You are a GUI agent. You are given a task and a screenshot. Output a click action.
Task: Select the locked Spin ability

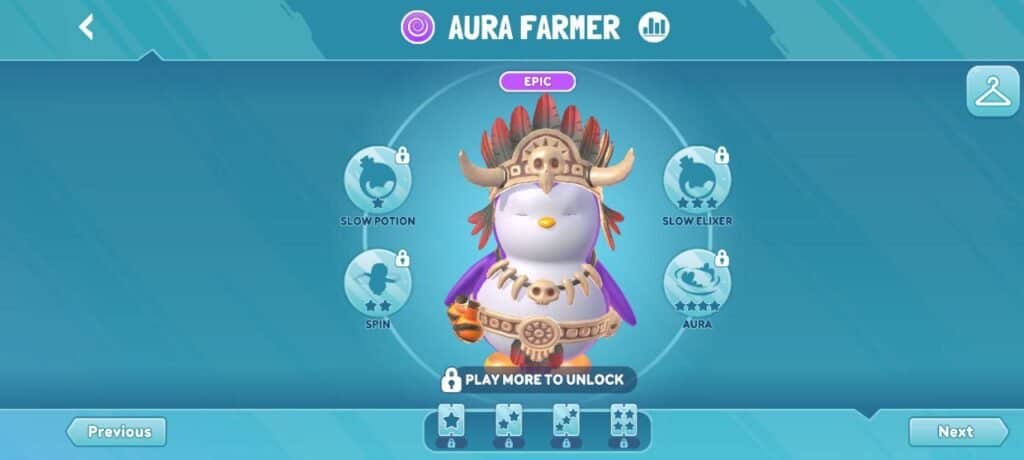(378, 283)
